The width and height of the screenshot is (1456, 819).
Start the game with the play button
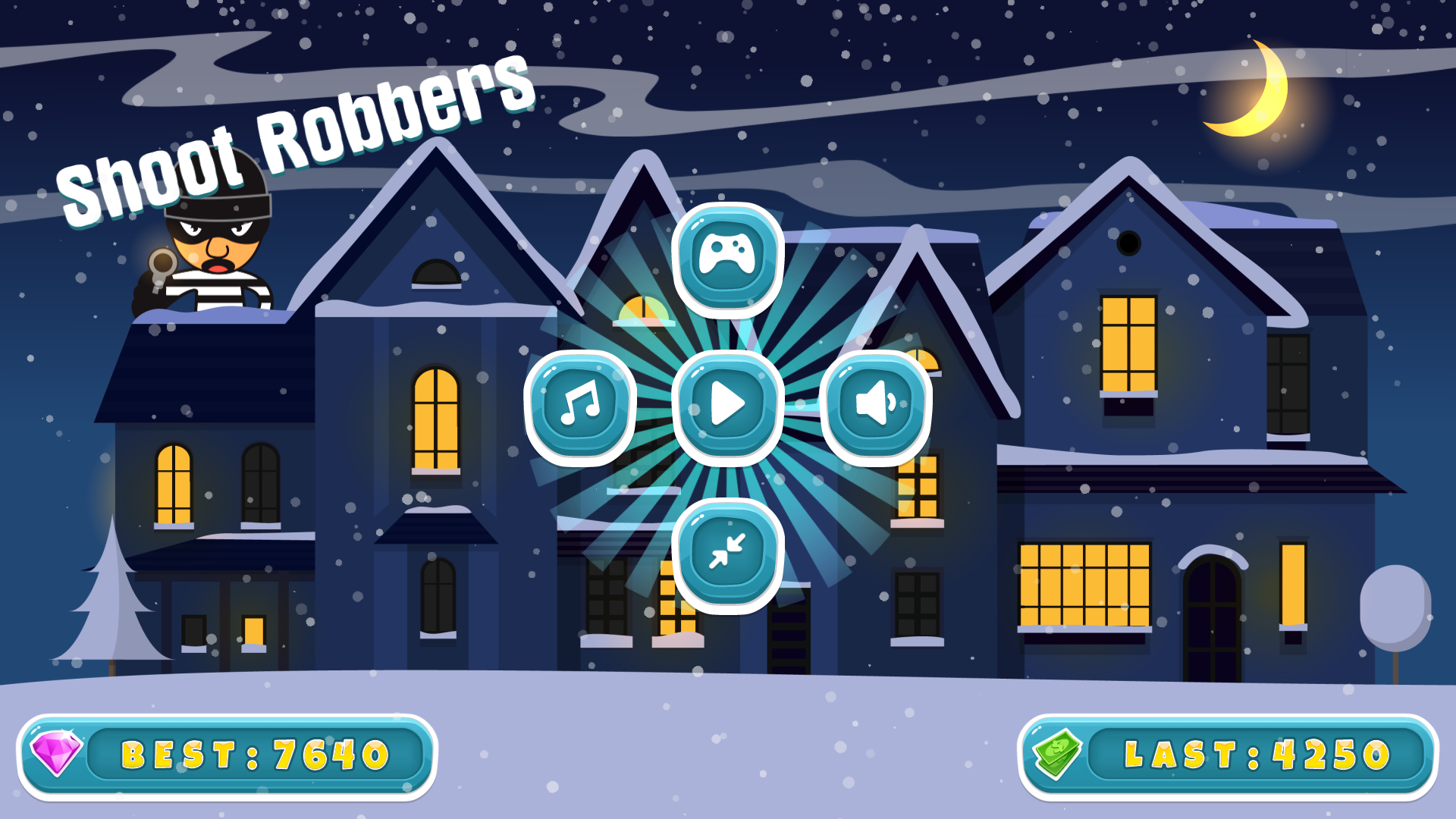pyautogui.click(x=727, y=406)
